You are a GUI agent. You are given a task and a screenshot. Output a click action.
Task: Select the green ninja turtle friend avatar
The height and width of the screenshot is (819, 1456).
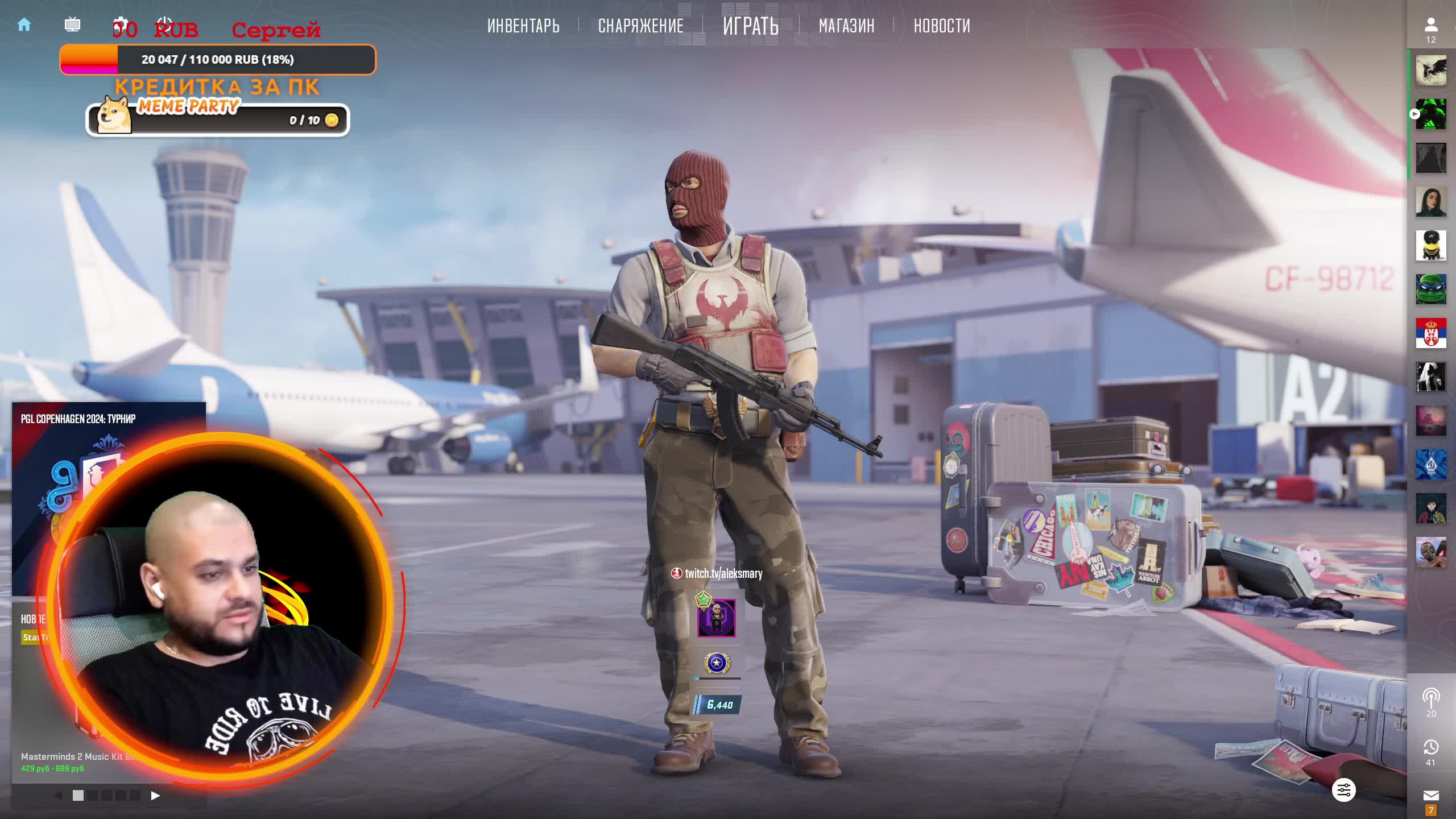[1430, 289]
